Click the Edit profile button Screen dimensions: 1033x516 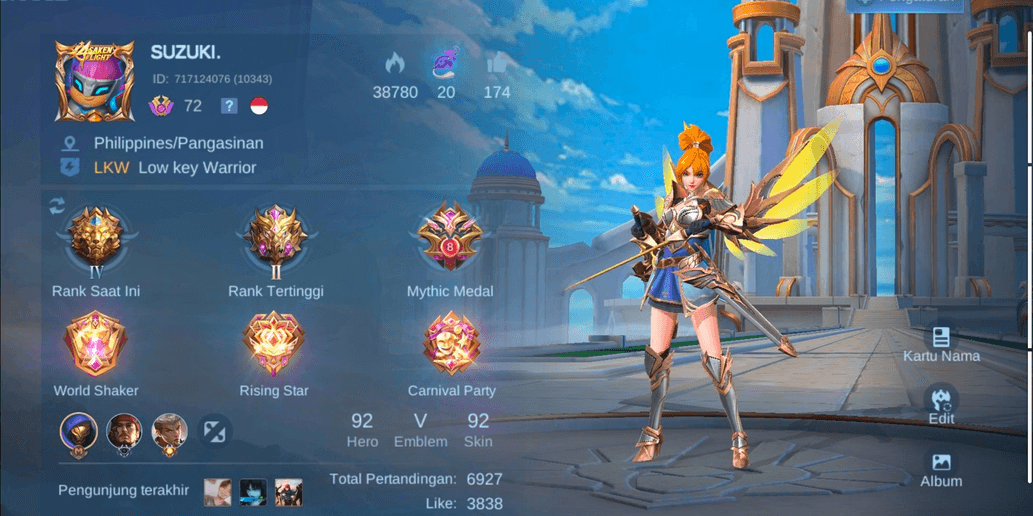pyautogui.click(x=940, y=404)
